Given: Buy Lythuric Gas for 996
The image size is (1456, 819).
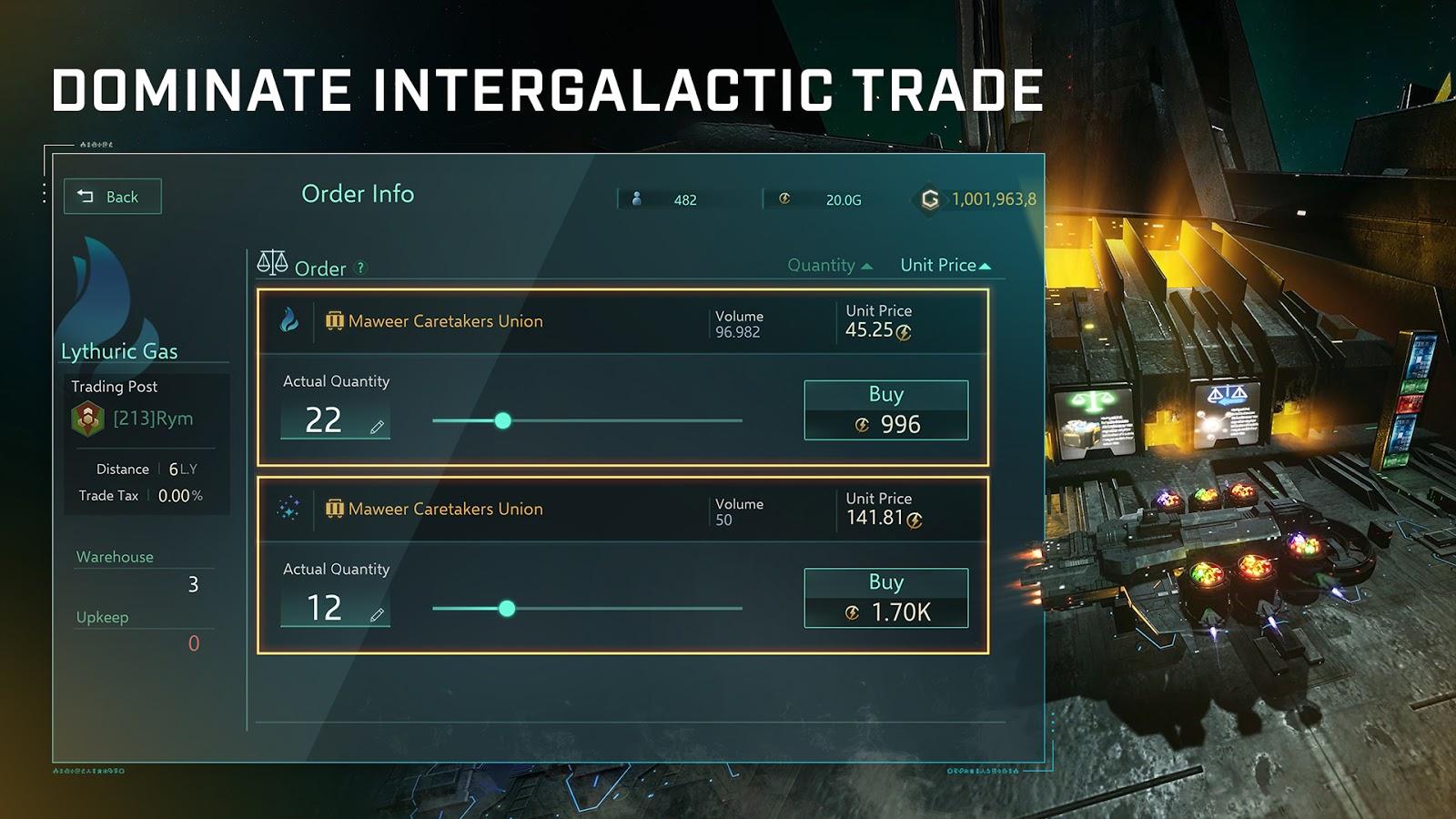Looking at the screenshot, I should (x=885, y=410).
